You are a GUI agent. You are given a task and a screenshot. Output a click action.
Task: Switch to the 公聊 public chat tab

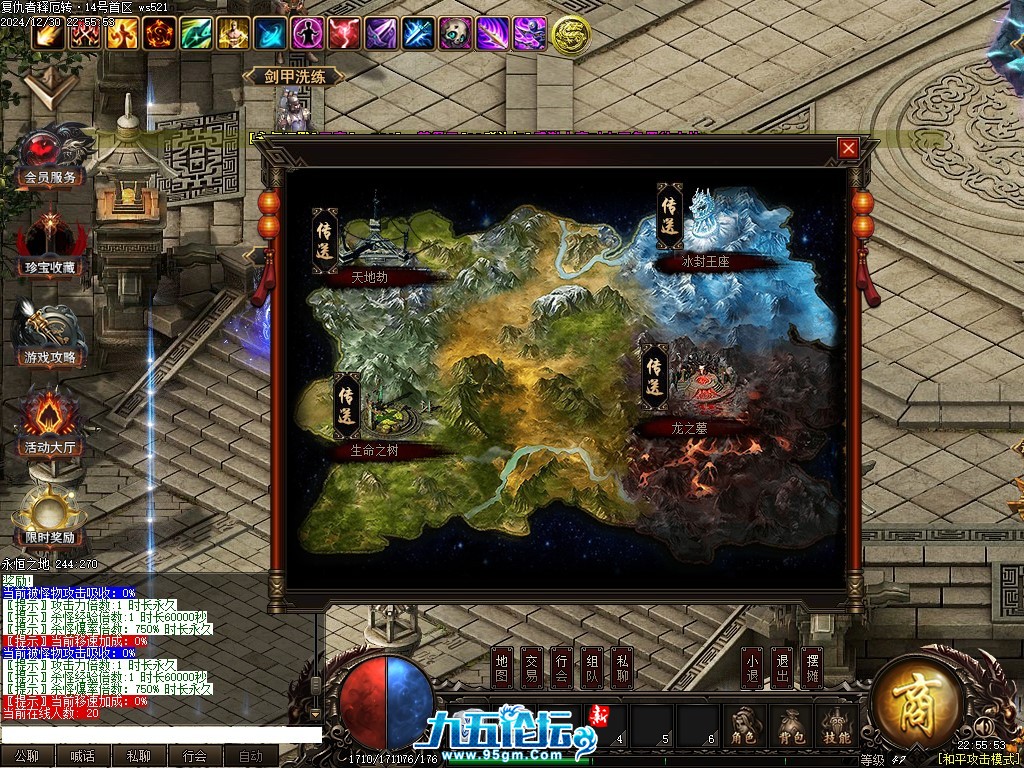click(x=27, y=757)
